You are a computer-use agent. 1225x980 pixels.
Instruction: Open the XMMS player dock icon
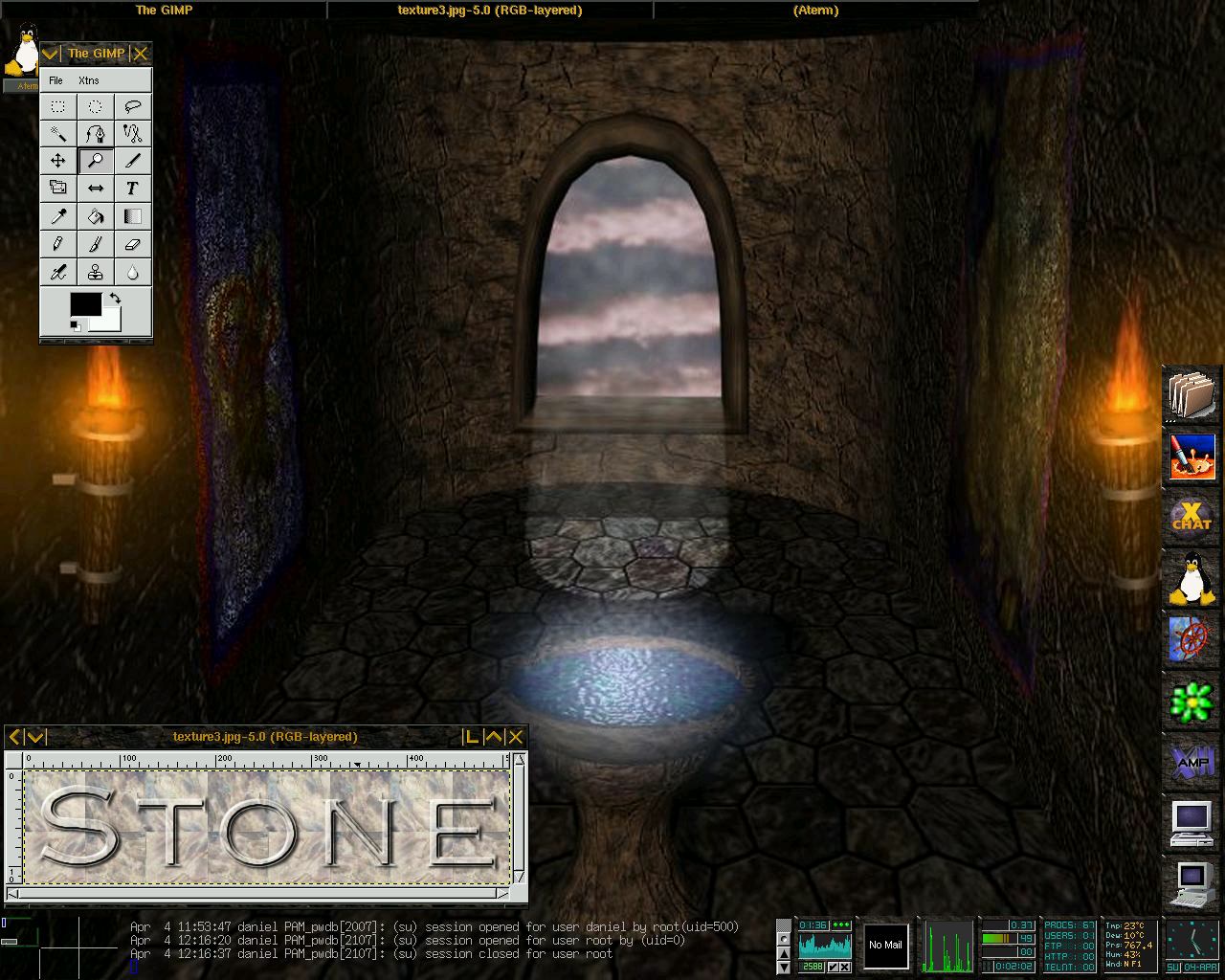(1192, 762)
